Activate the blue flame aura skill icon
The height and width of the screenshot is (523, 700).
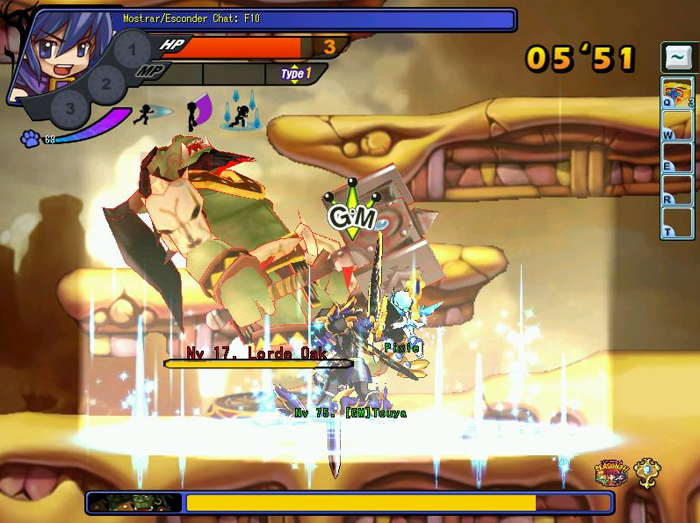coord(241,112)
